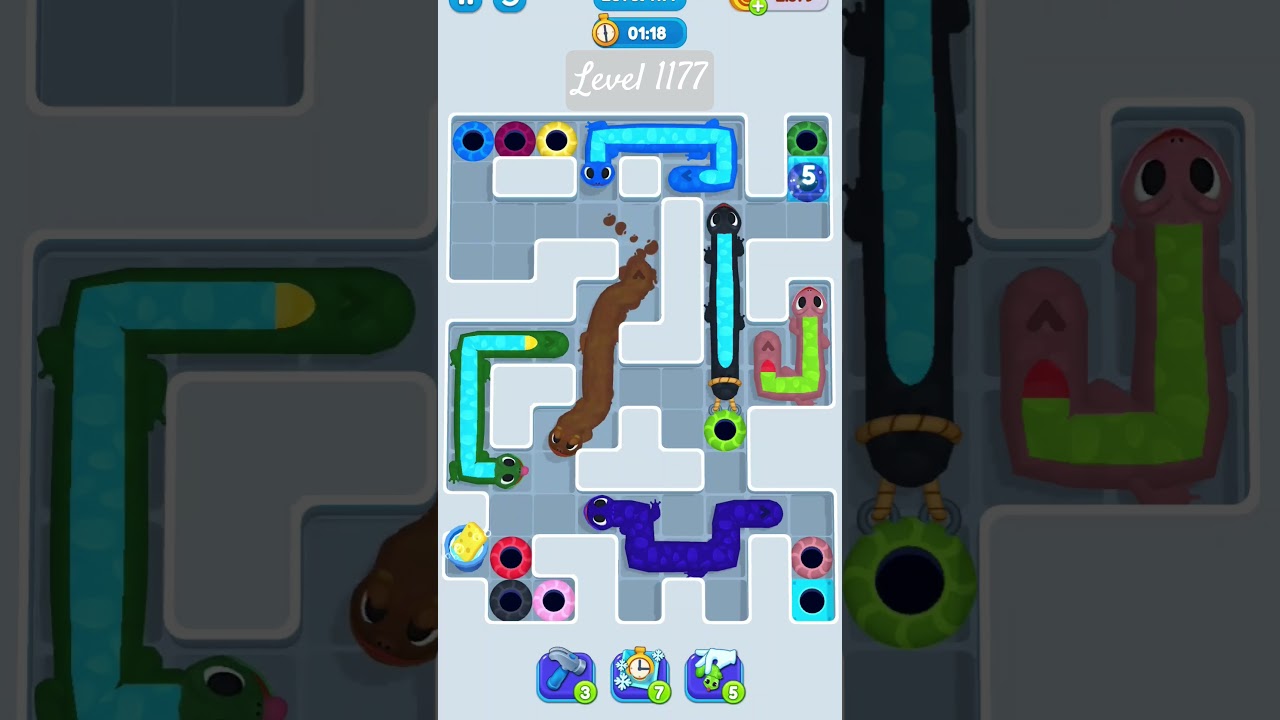Screen dimensions: 1280x720
Task: Tap the hole showing counter 5
Action: tap(806, 177)
